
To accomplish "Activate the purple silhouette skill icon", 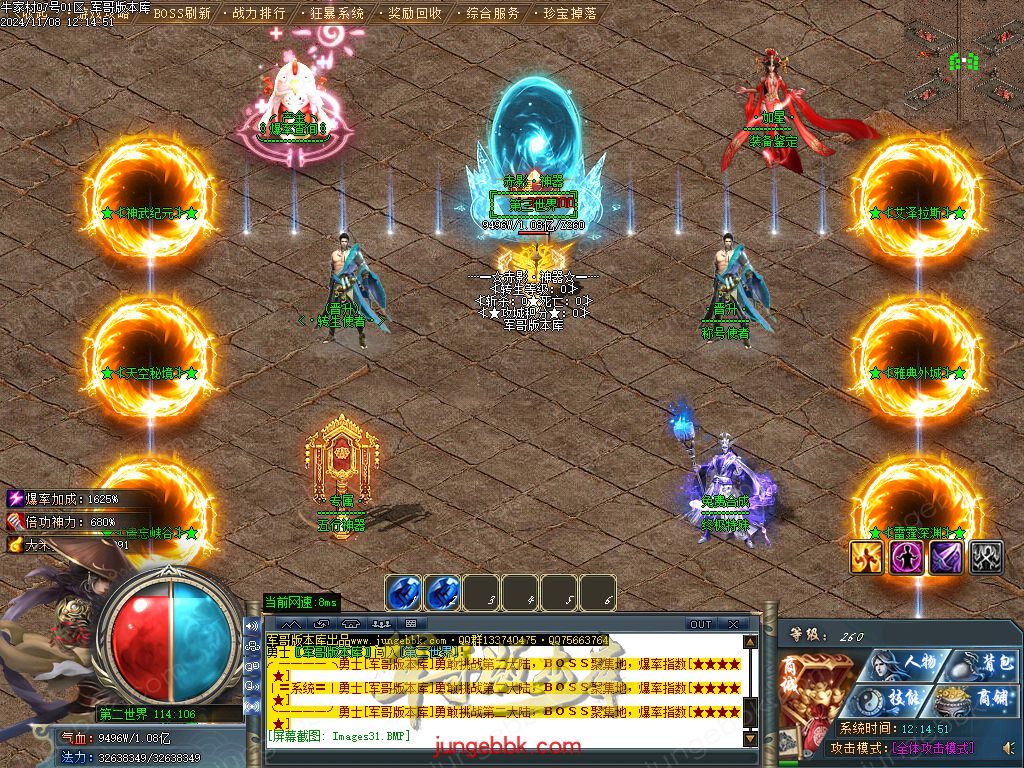I will tap(906, 558).
